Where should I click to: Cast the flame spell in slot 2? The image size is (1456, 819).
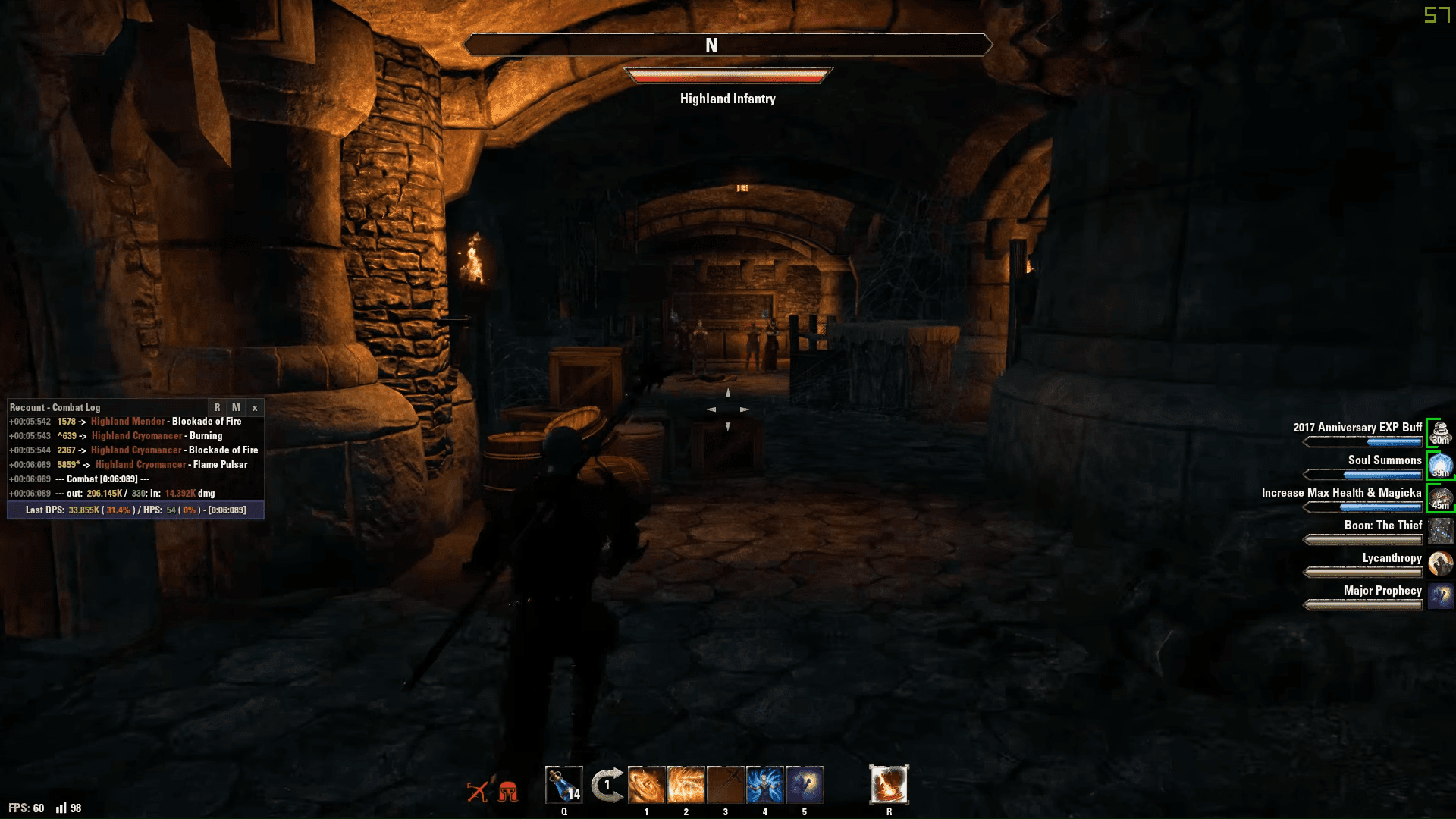point(686,785)
